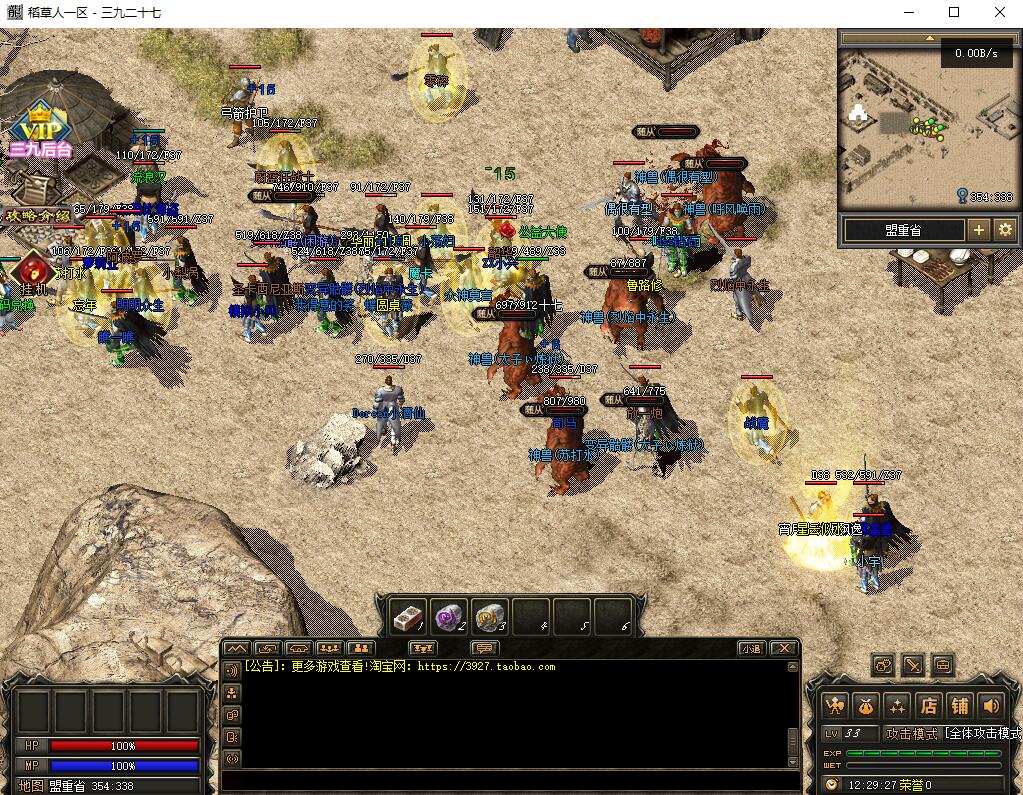Viewport: 1023px width, 795px height.
Task: Select the brick item in hotbar slot 1
Action: [x=407, y=618]
